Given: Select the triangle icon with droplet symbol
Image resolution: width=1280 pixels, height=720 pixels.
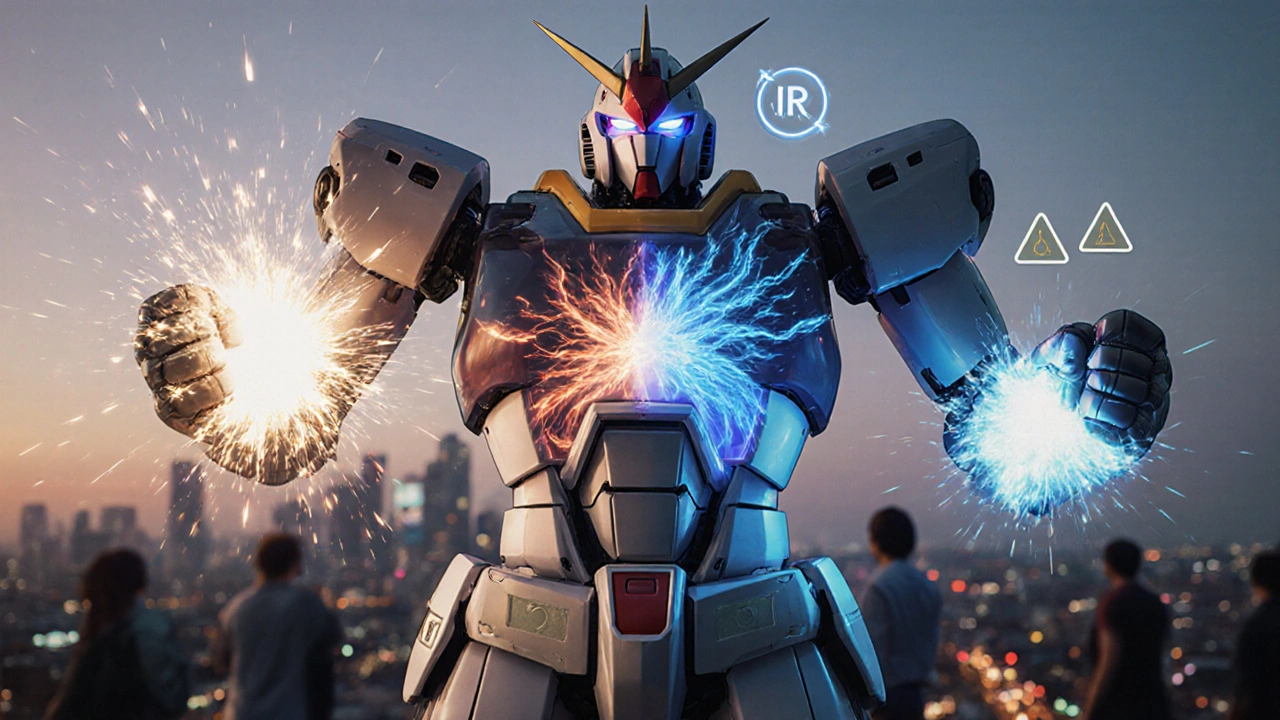Looking at the screenshot, I should pyautogui.click(x=1041, y=242).
